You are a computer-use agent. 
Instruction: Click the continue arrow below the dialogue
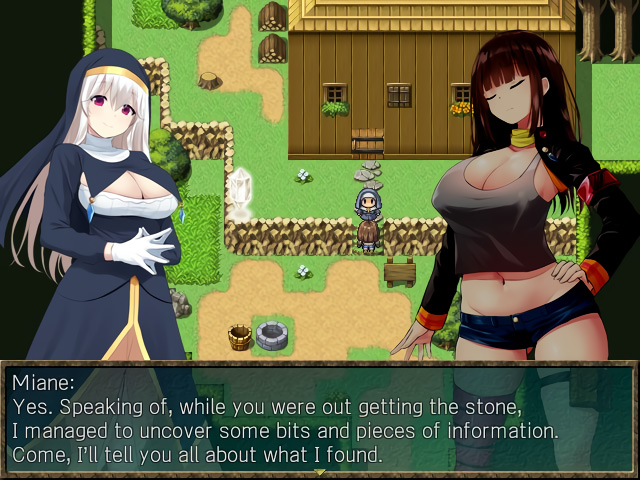[320, 472]
